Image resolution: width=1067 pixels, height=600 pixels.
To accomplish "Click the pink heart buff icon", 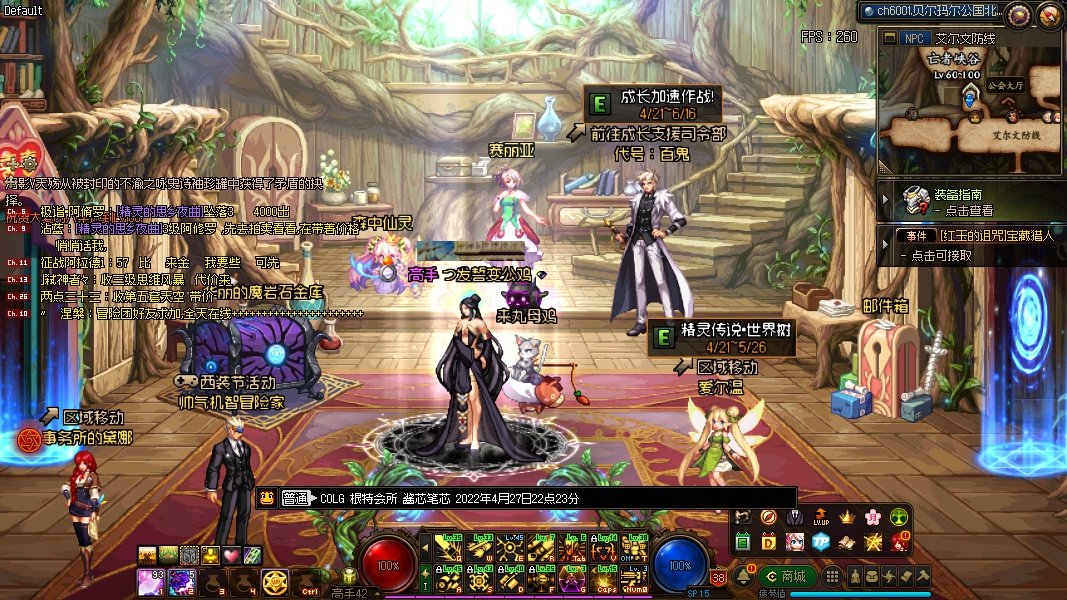I will click(231, 555).
